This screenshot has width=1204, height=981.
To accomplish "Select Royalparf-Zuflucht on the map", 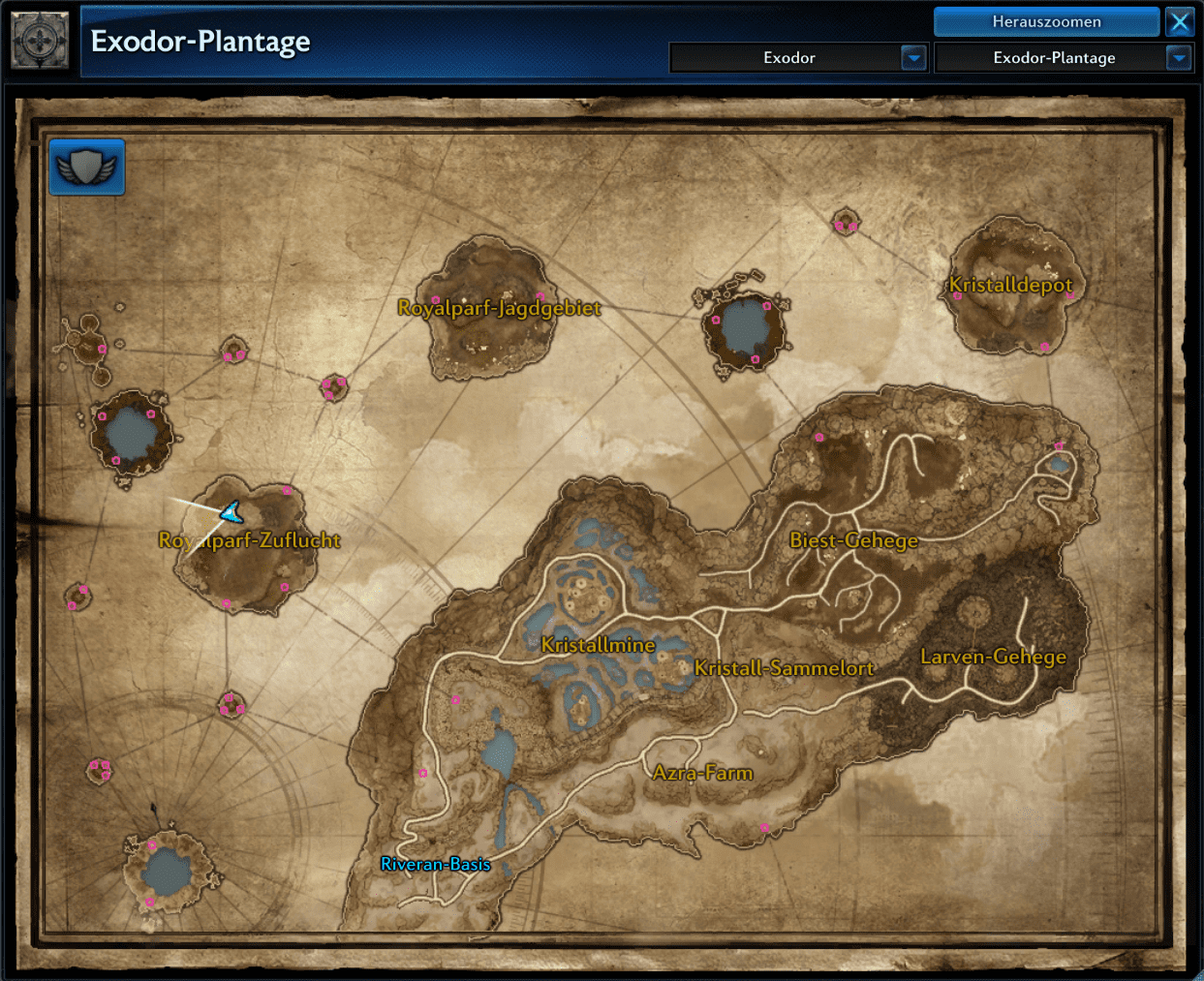I will pos(250,540).
